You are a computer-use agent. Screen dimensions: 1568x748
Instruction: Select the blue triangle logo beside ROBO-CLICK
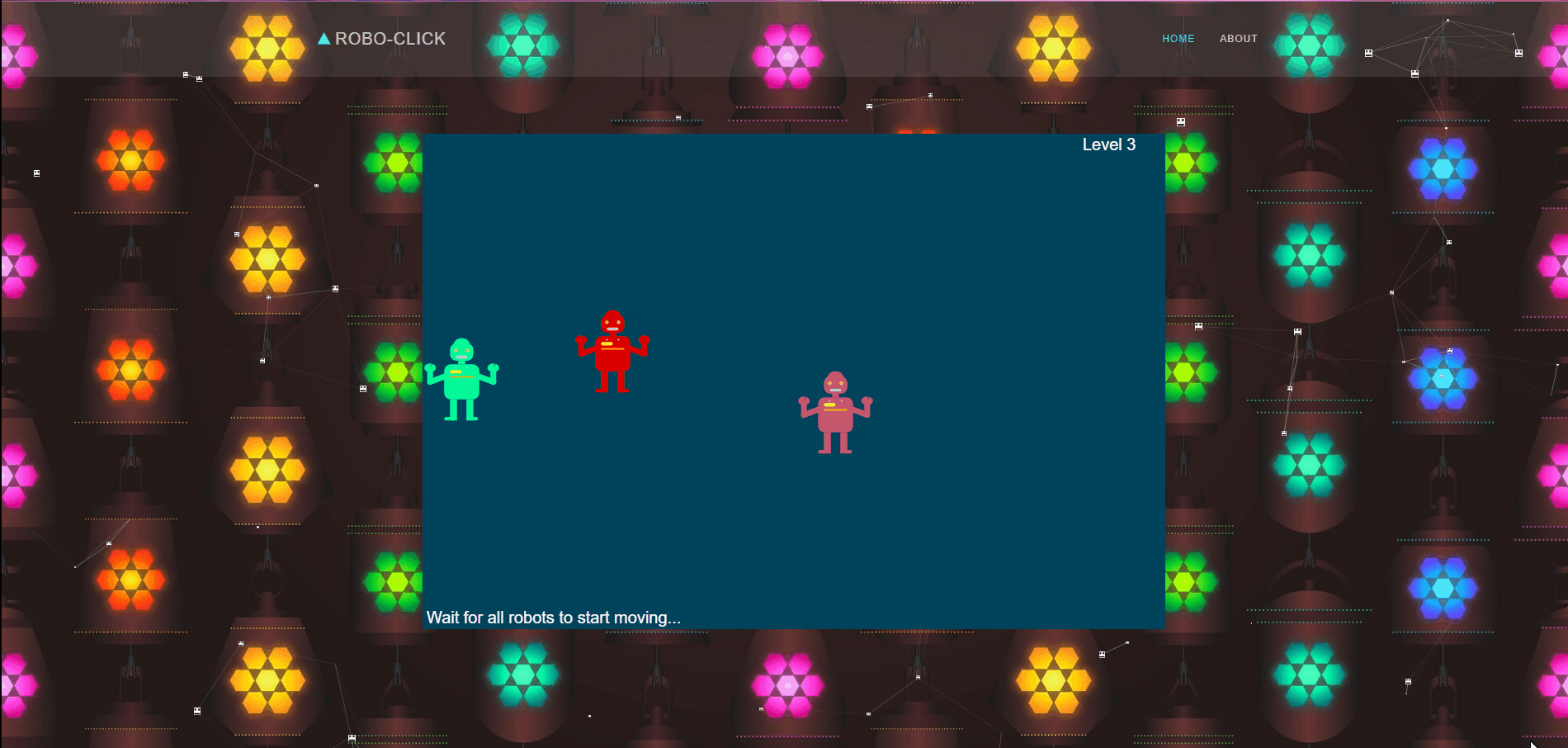(324, 37)
